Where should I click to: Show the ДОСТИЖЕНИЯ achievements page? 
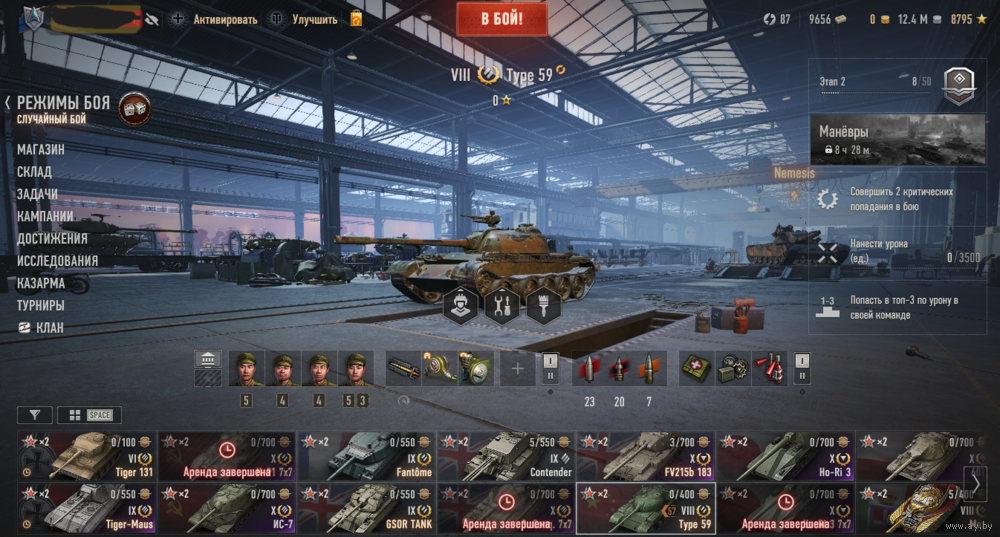[x=52, y=239]
